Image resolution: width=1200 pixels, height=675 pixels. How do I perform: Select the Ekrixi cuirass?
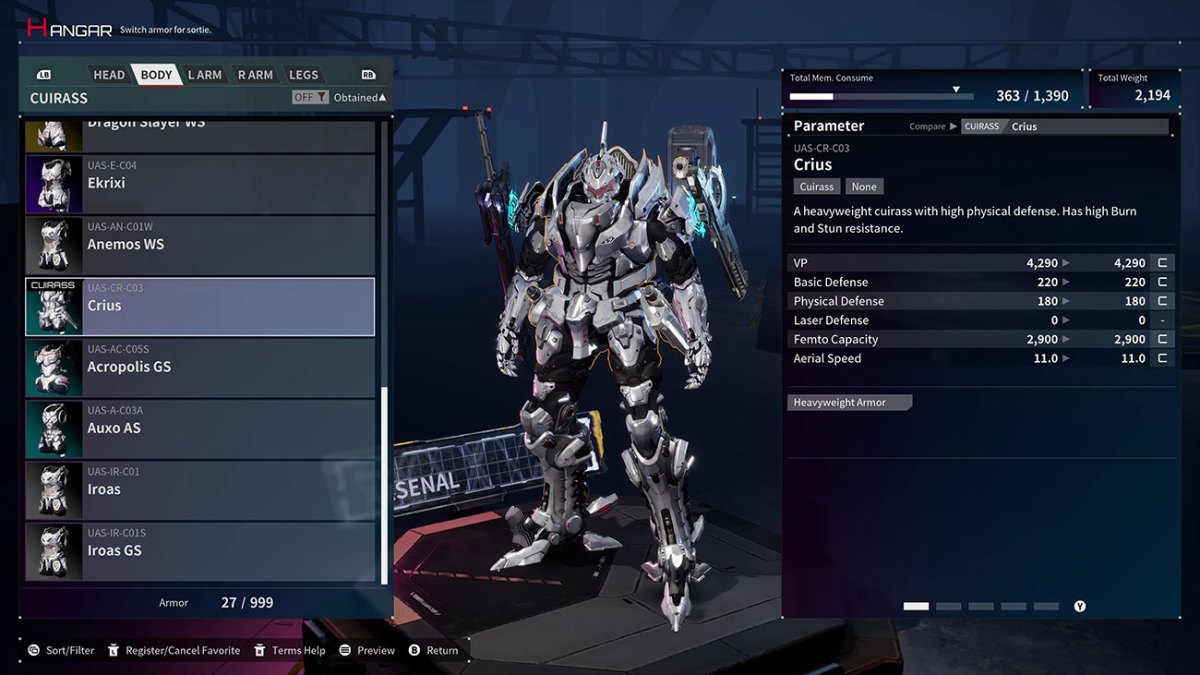point(200,183)
